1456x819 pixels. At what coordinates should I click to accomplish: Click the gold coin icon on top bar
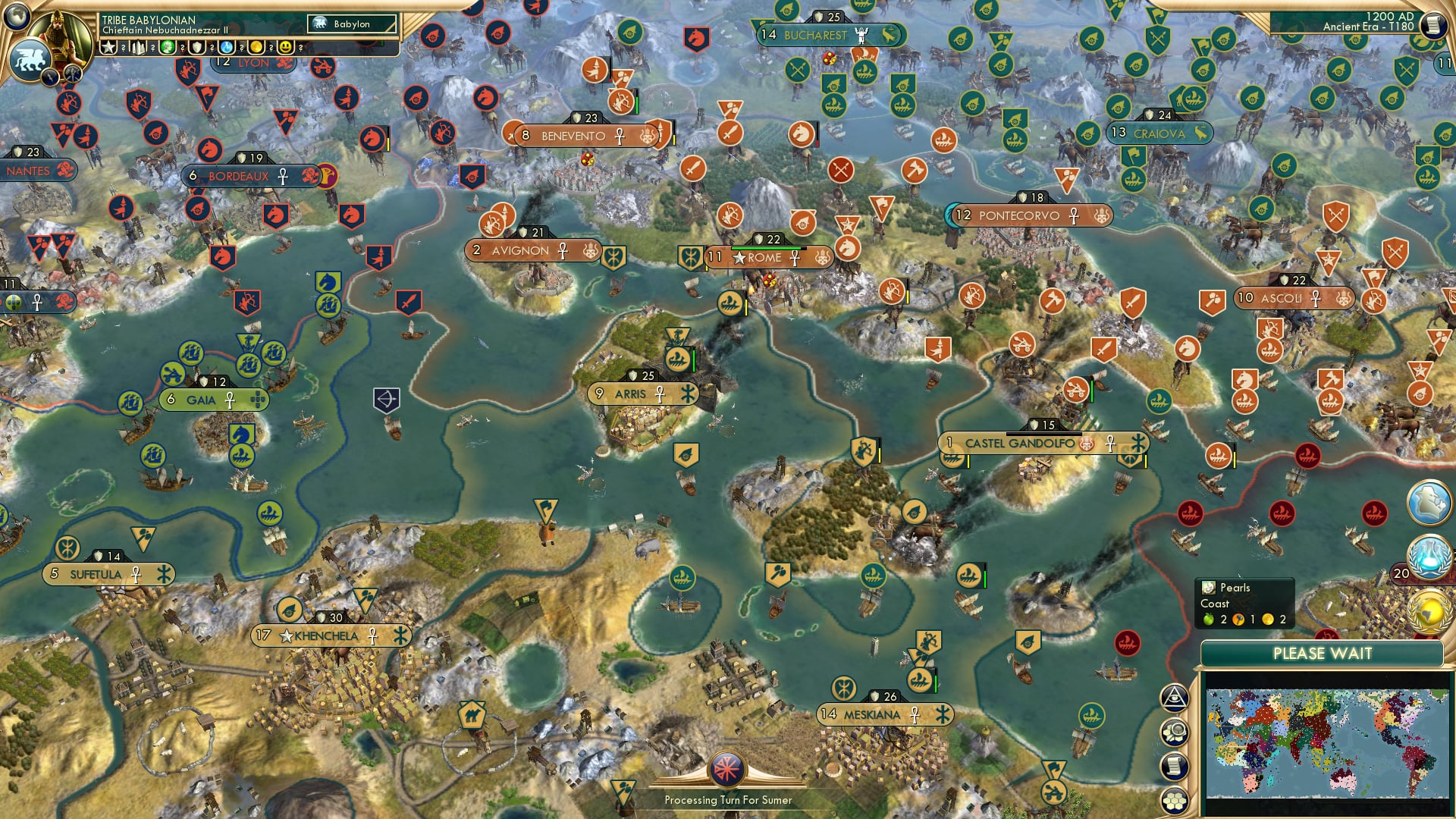tap(256, 48)
